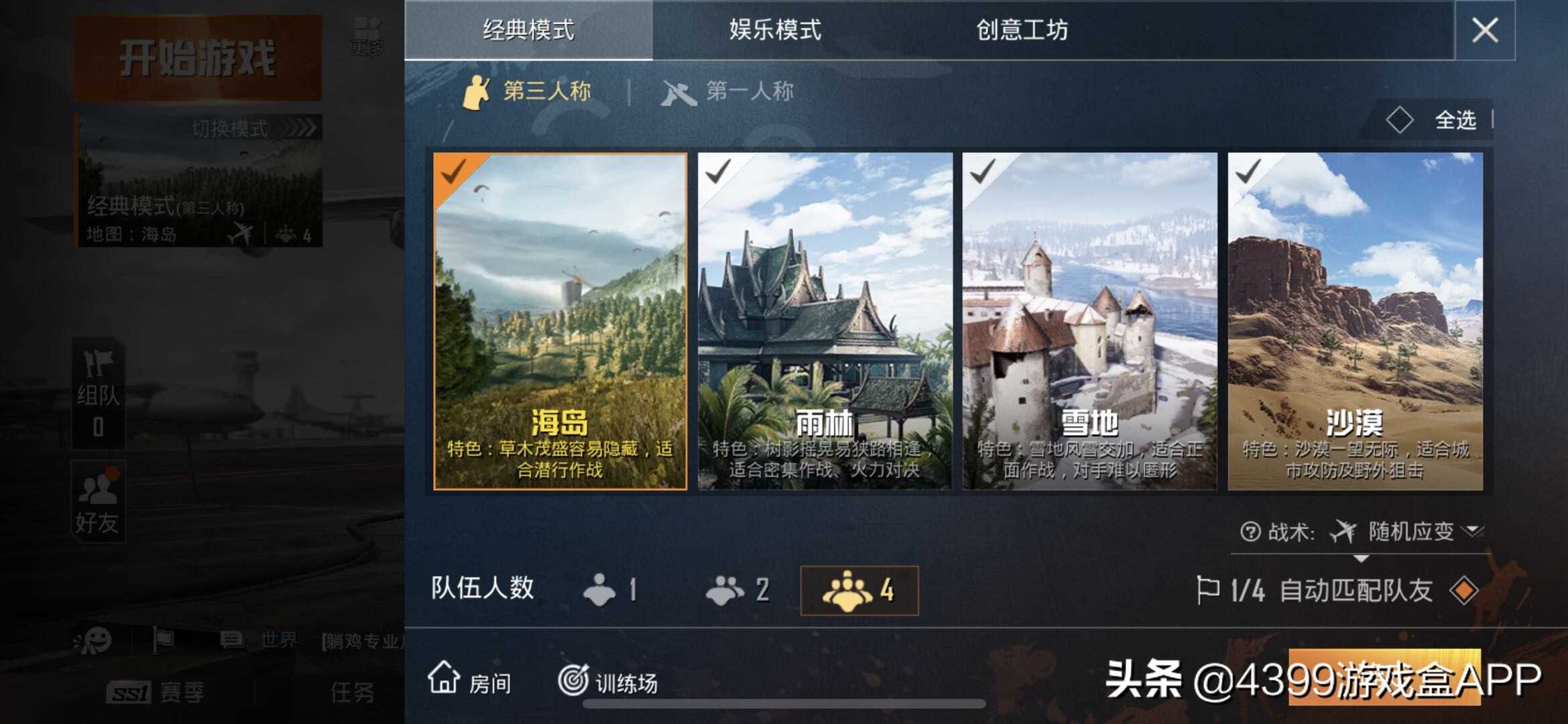The image size is (1568, 724).
Task: Open the 创意工坊 tab
Action: tap(1022, 30)
